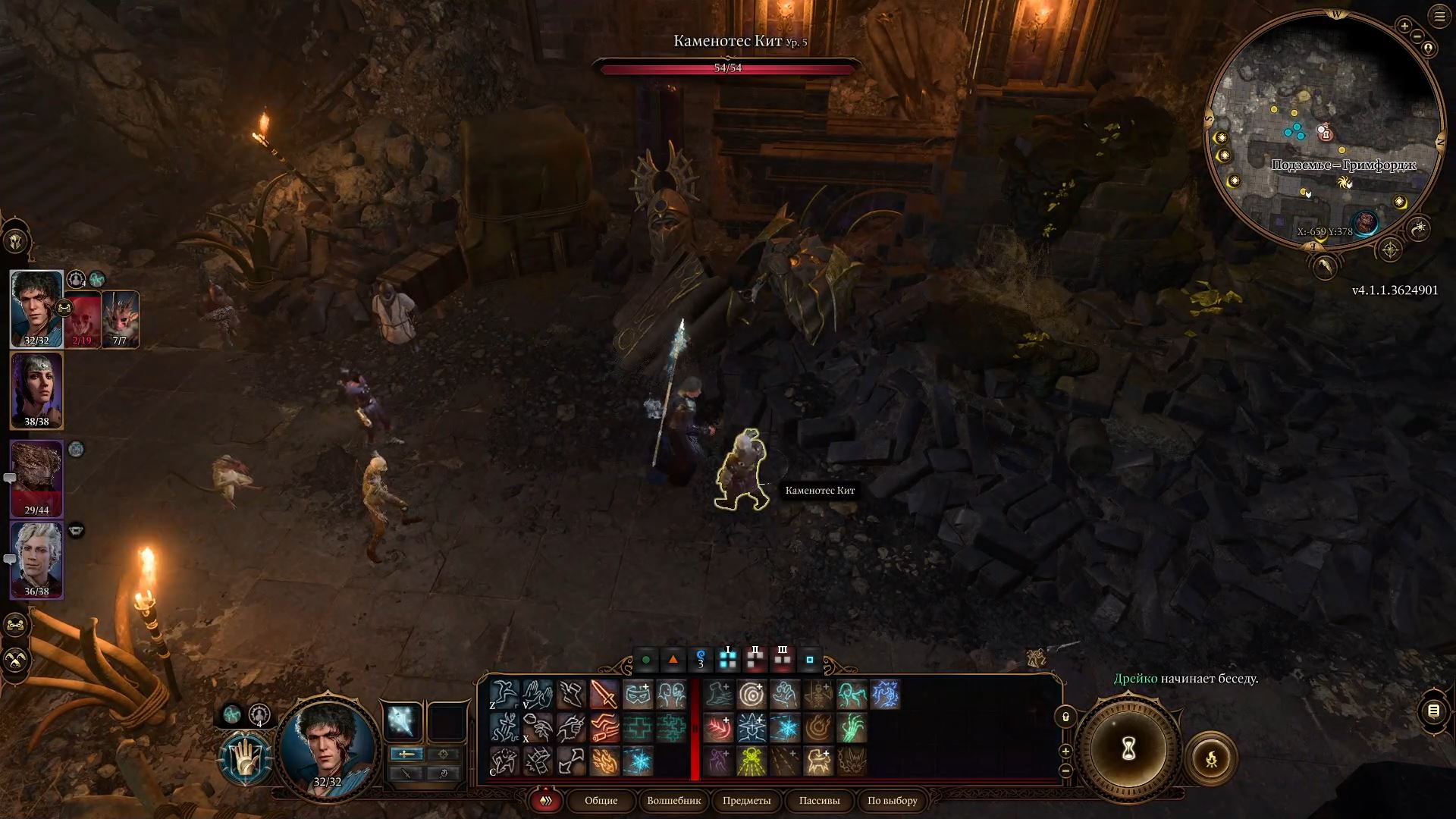Add a hotbar row using the plus control
Screen dimensions: 1456x819
[x=1066, y=752]
